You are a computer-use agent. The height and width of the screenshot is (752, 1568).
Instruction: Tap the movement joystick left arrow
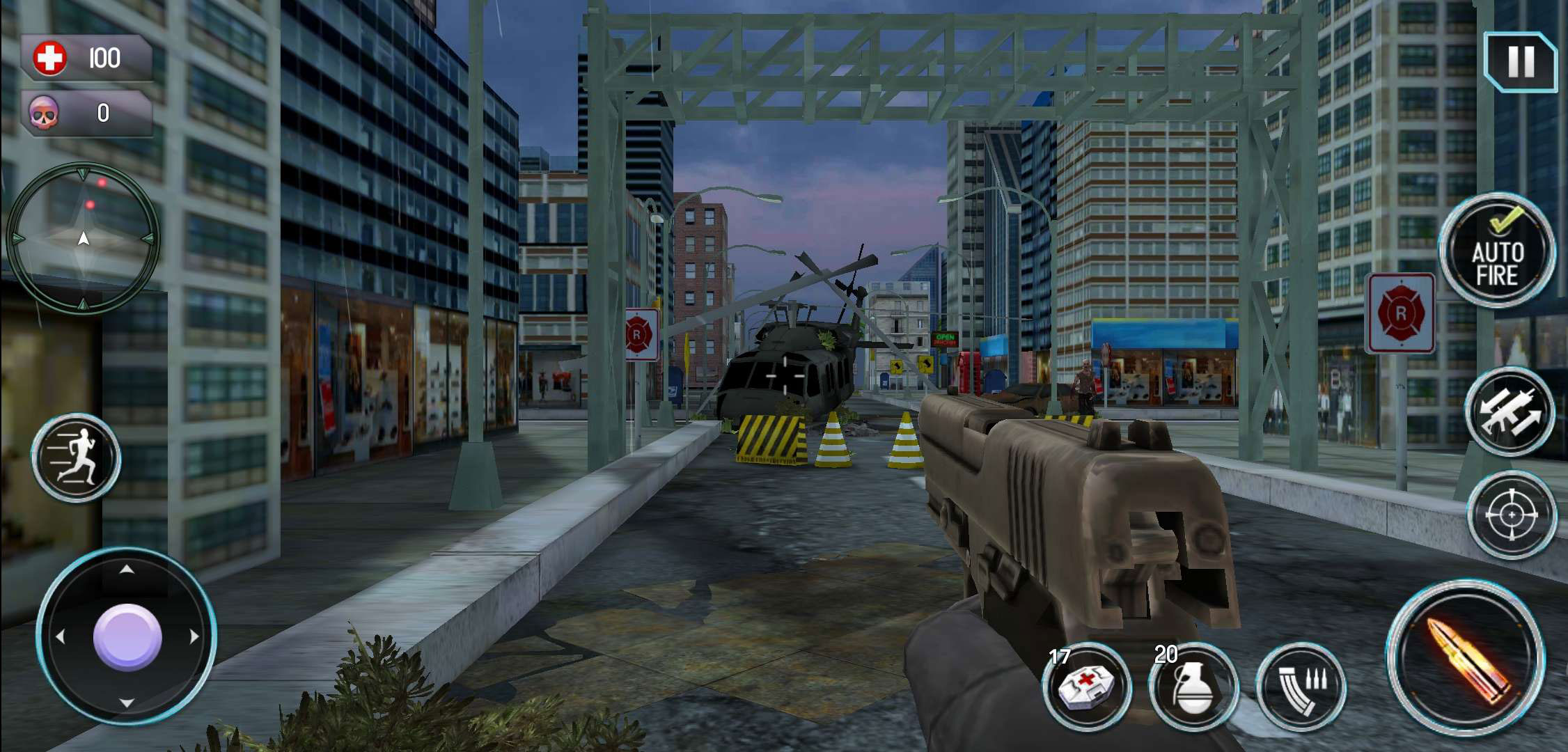click(60, 636)
